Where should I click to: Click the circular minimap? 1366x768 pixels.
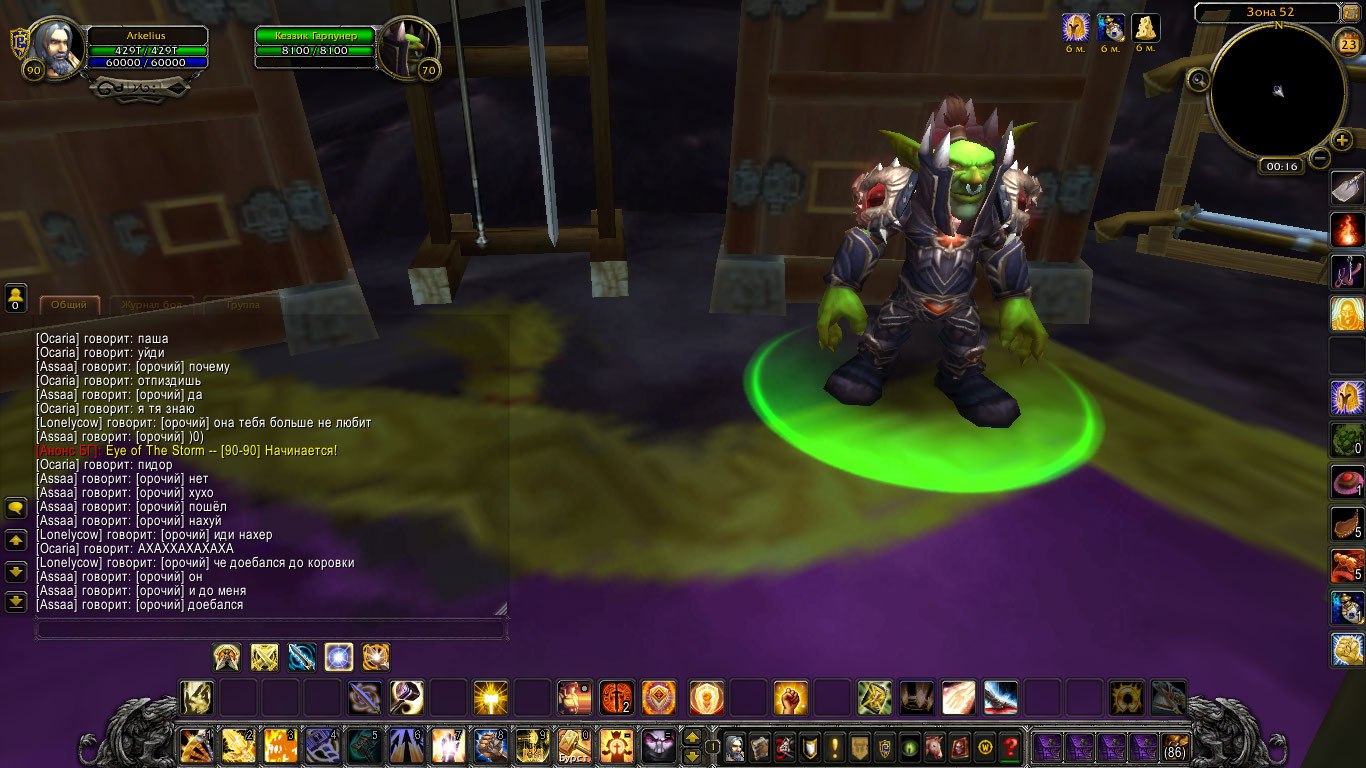[x=1277, y=92]
